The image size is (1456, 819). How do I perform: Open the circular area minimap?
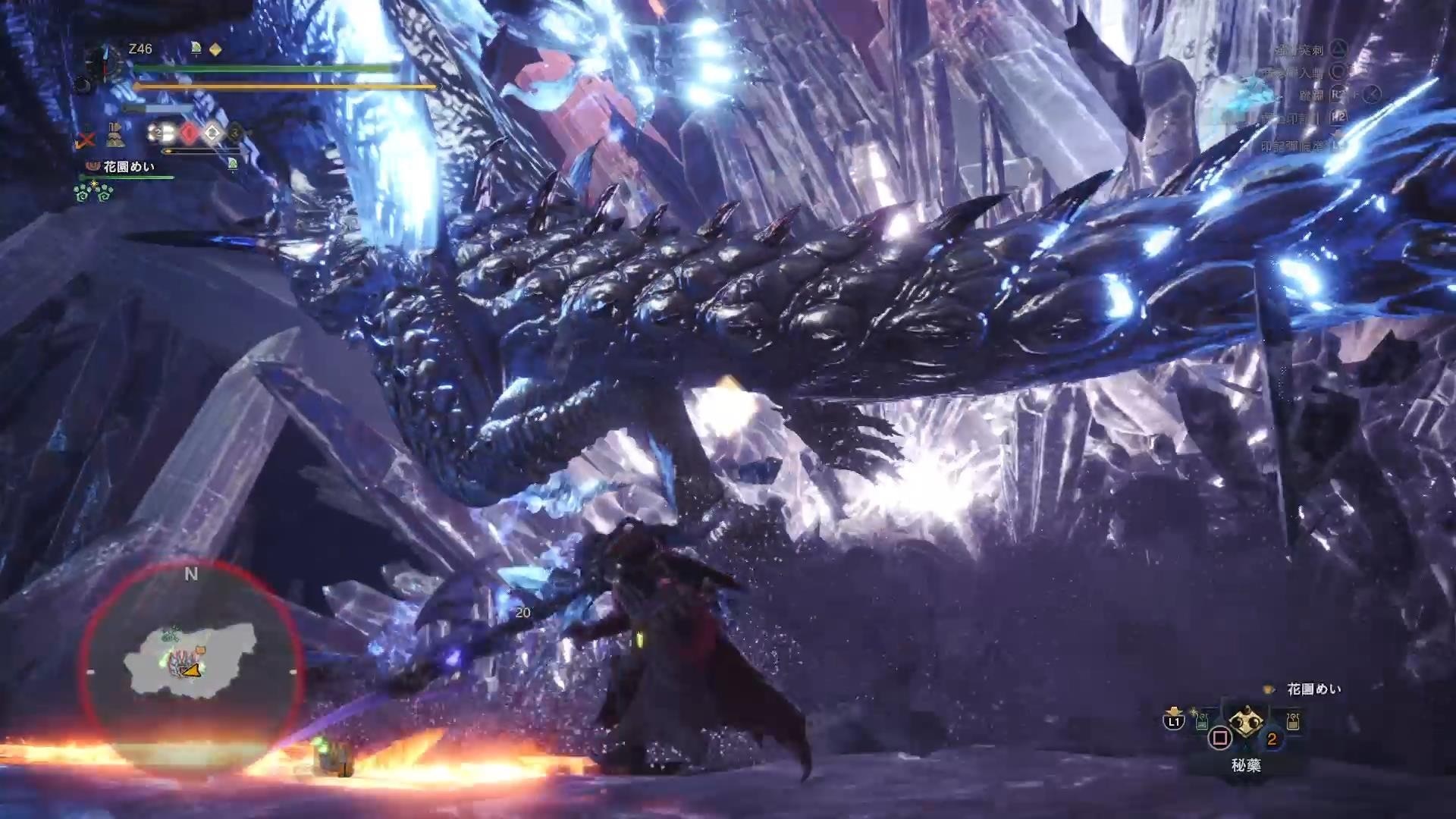(x=191, y=666)
